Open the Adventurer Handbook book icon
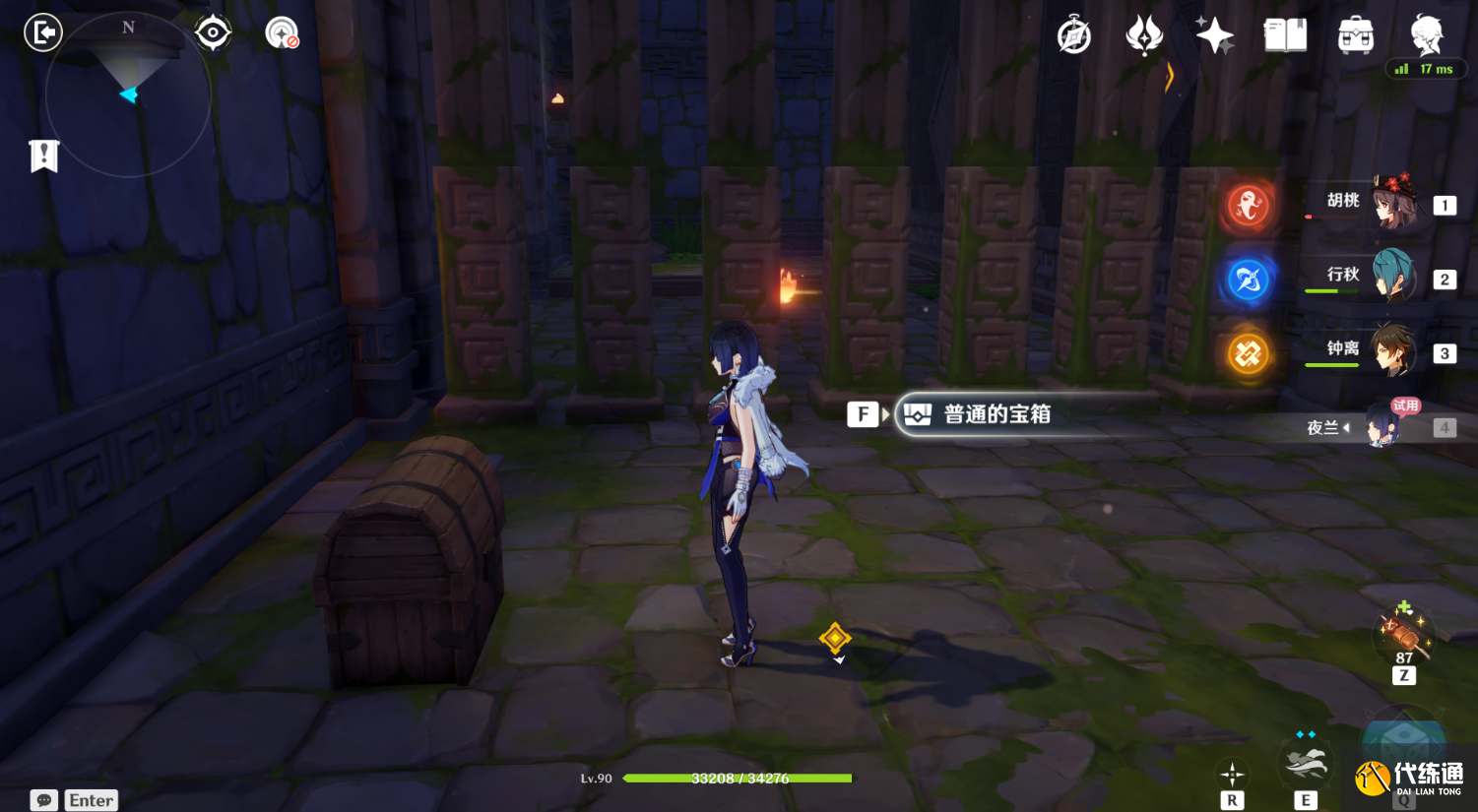This screenshot has height=812, width=1478. (1285, 36)
